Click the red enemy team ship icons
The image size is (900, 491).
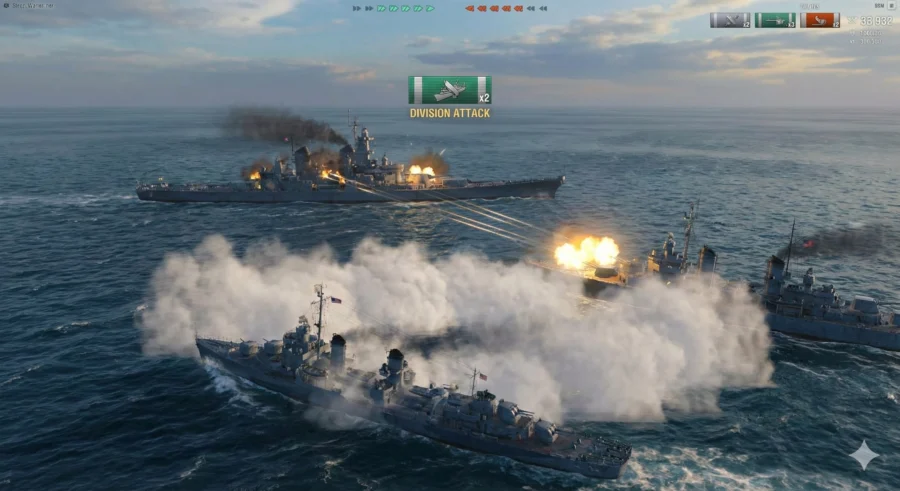(506, 8)
